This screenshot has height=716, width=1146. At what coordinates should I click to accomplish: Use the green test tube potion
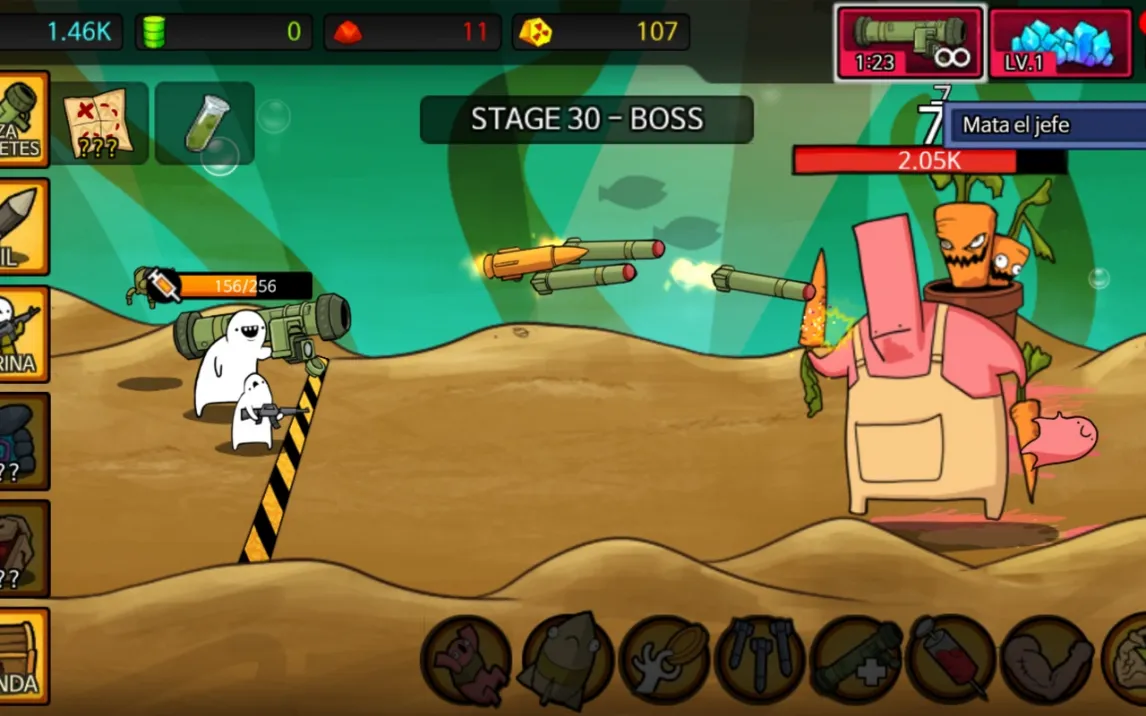click(205, 123)
